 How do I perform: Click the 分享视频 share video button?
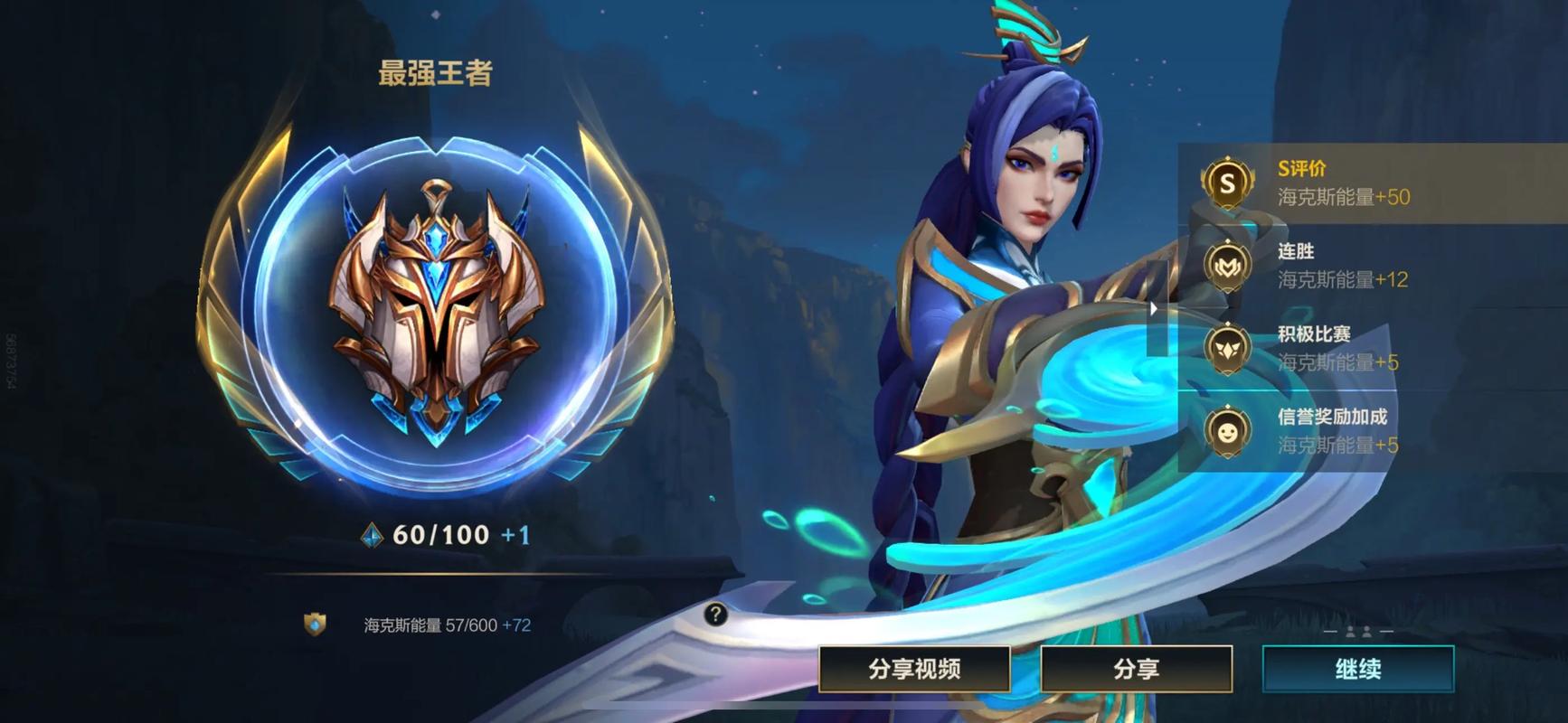click(x=914, y=669)
